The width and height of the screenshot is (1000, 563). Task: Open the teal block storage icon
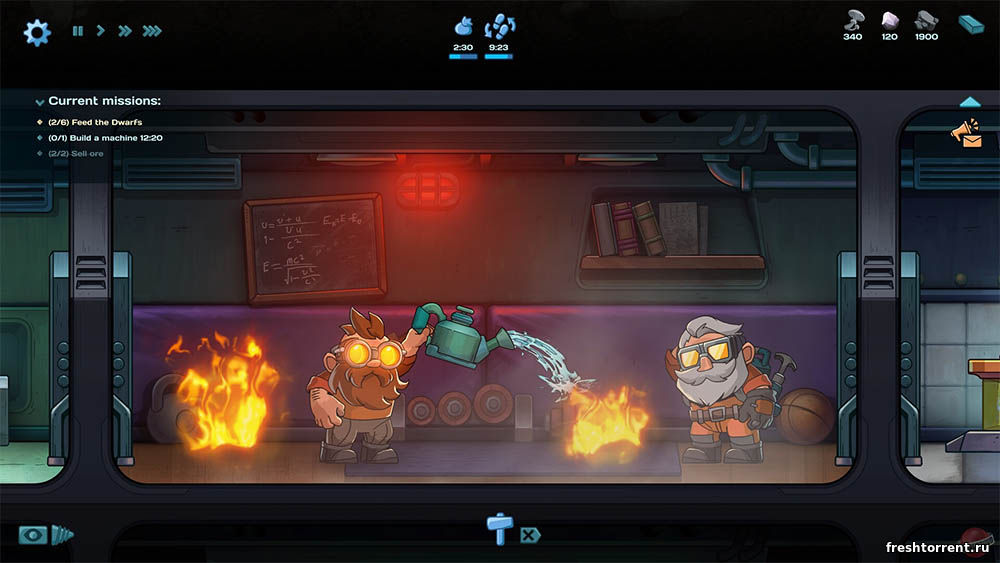pyautogui.click(x=971, y=24)
